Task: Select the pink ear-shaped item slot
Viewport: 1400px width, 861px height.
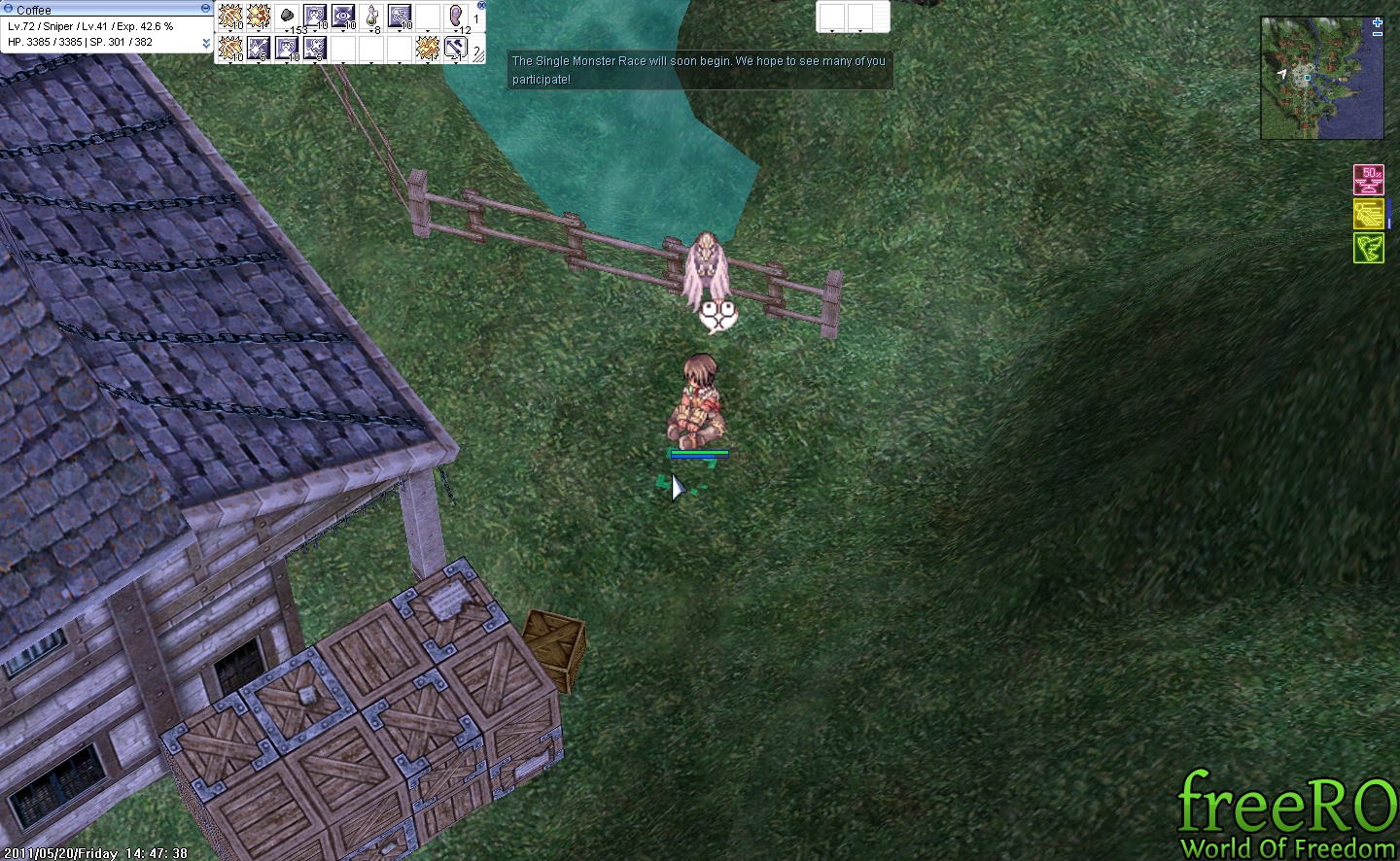Action: coord(456,17)
